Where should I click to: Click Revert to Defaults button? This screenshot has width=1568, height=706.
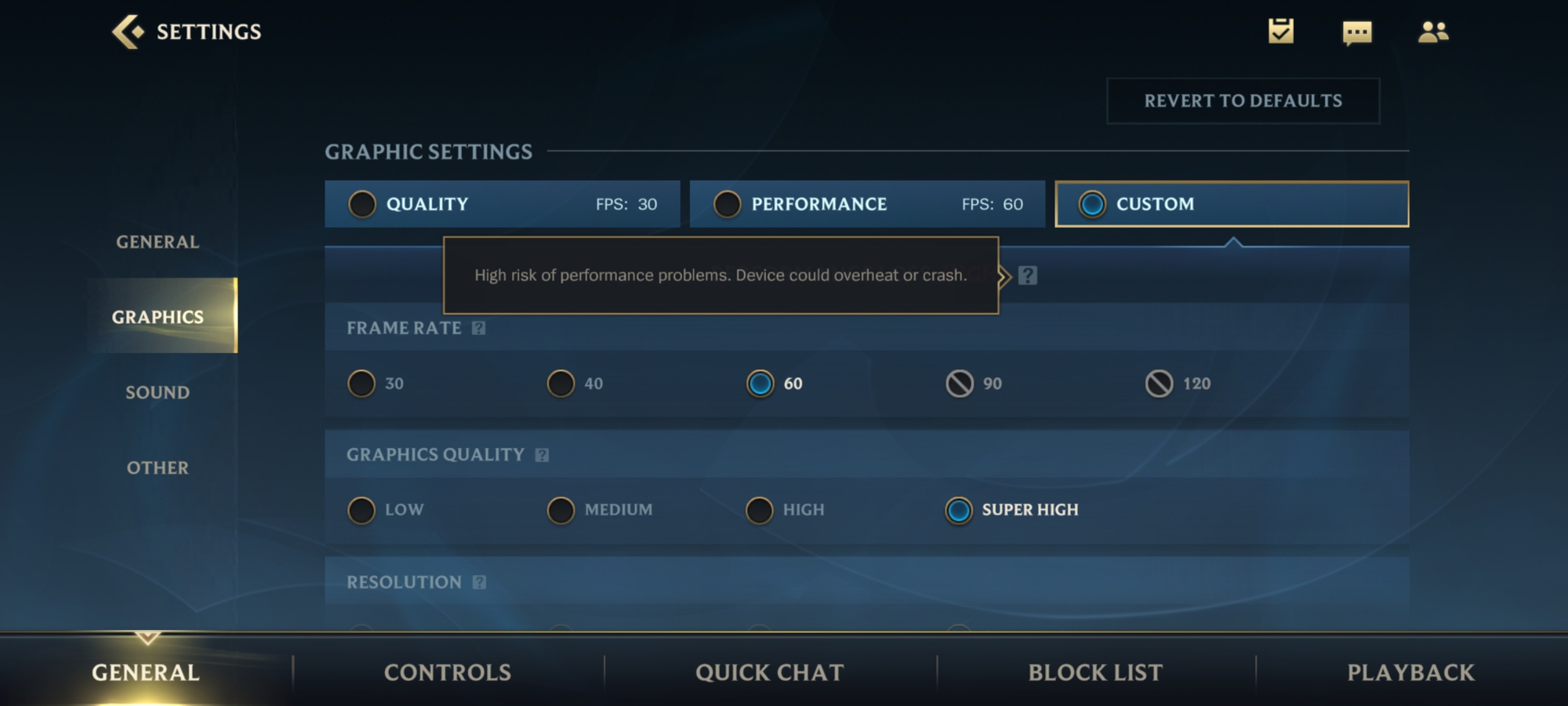[x=1243, y=101]
